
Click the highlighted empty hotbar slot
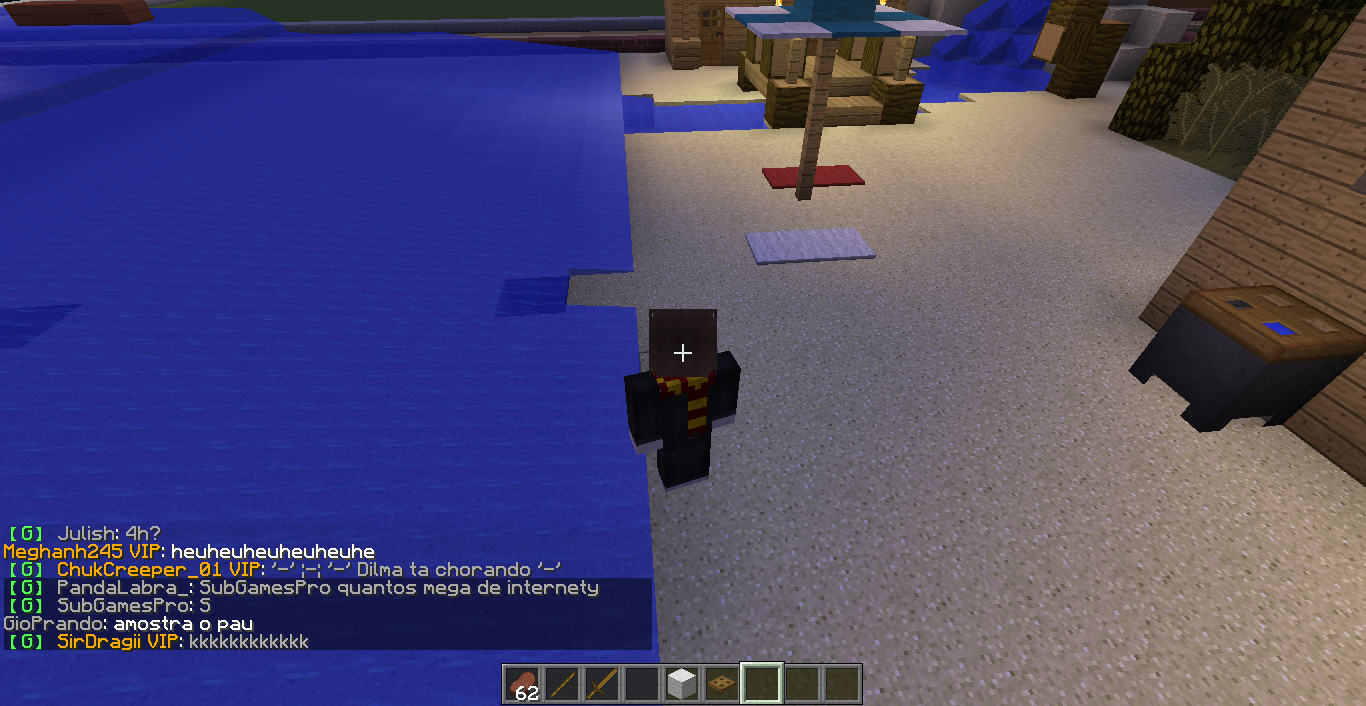[x=762, y=684]
